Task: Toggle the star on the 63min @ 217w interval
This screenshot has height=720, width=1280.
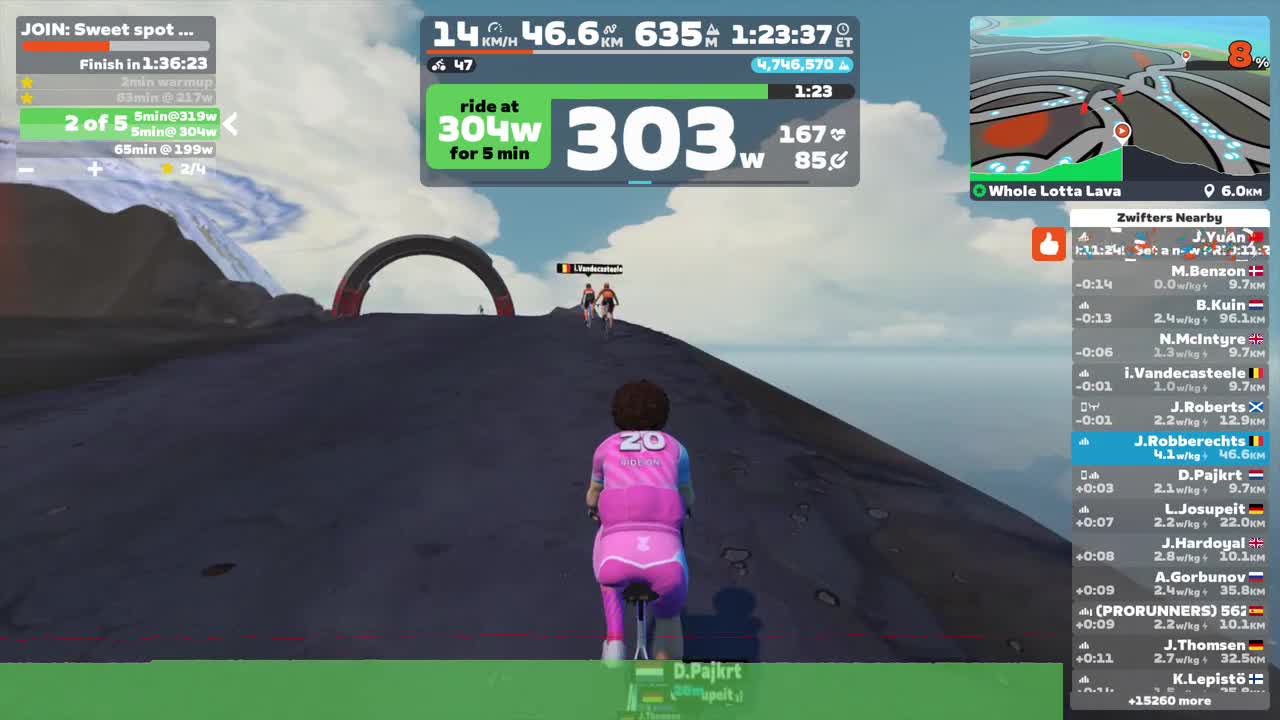Action: (27, 98)
